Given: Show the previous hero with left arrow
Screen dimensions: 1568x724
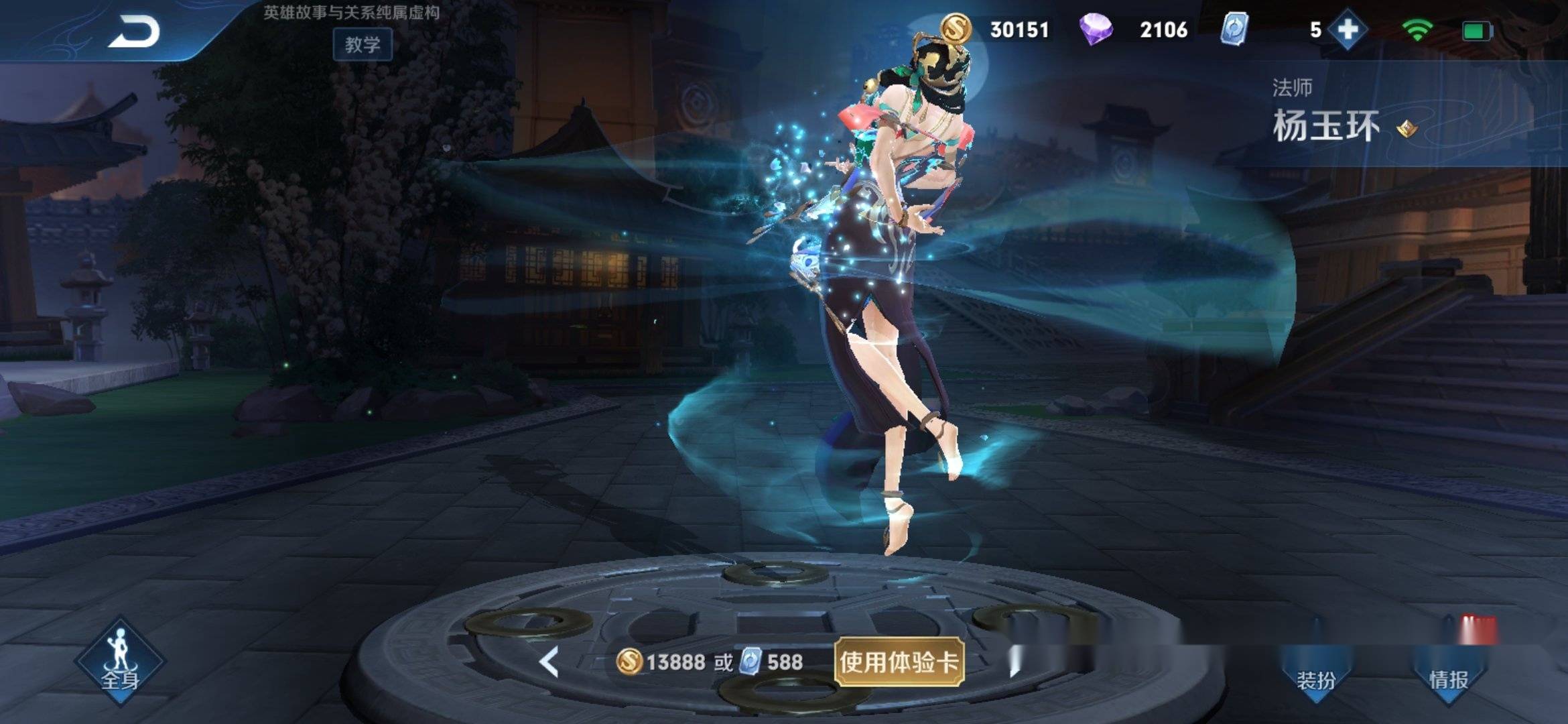Looking at the screenshot, I should pyautogui.click(x=549, y=662).
